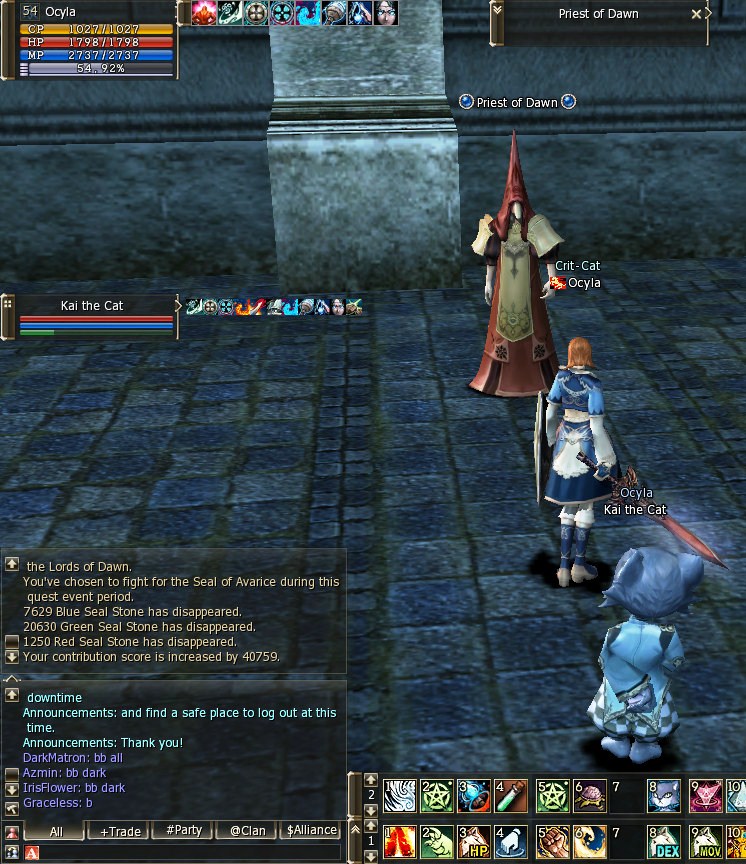The image size is (746, 864).
Task: Use the clenched fist skill icon
Action: pyautogui.click(x=552, y=841)
